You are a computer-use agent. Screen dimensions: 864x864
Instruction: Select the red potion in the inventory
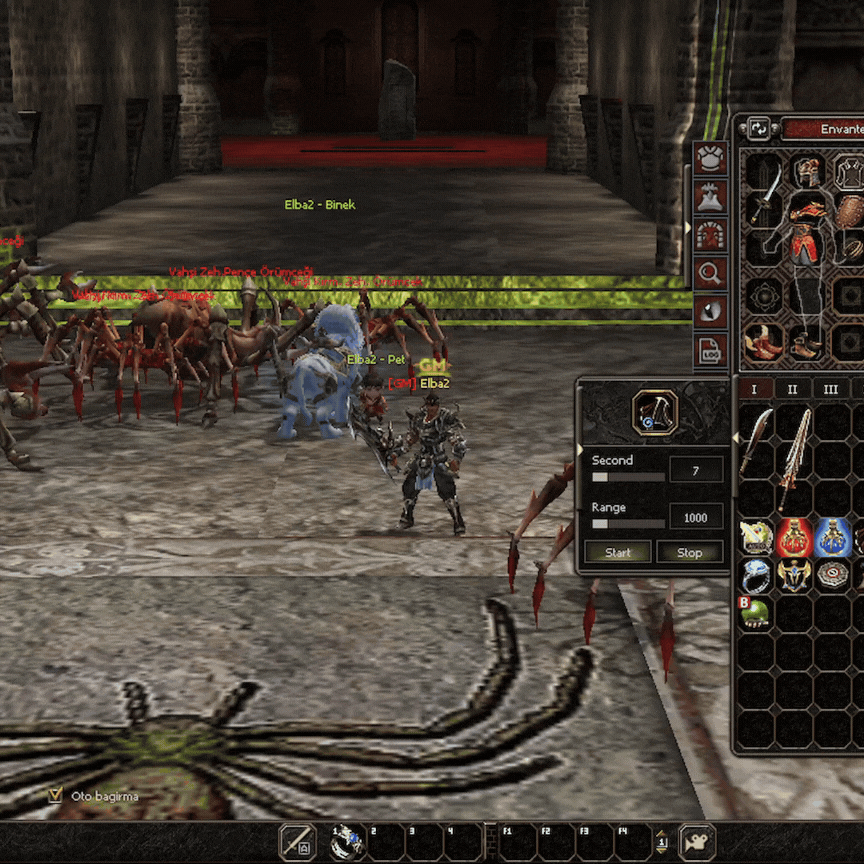pyautogui.click(x=795, y=538)
